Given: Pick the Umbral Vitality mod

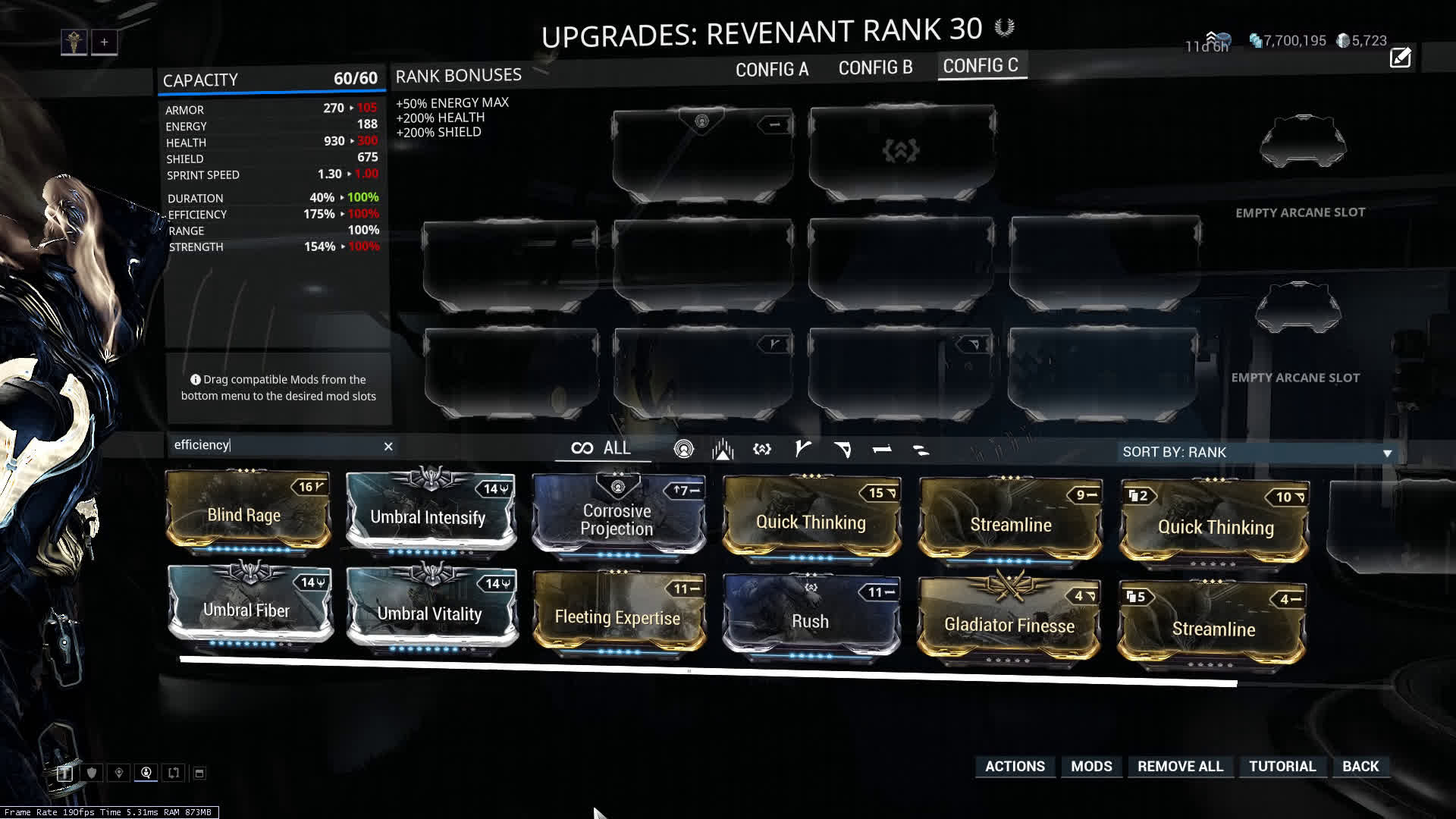Looking at the screenshot, I should [x=430, y=611].
